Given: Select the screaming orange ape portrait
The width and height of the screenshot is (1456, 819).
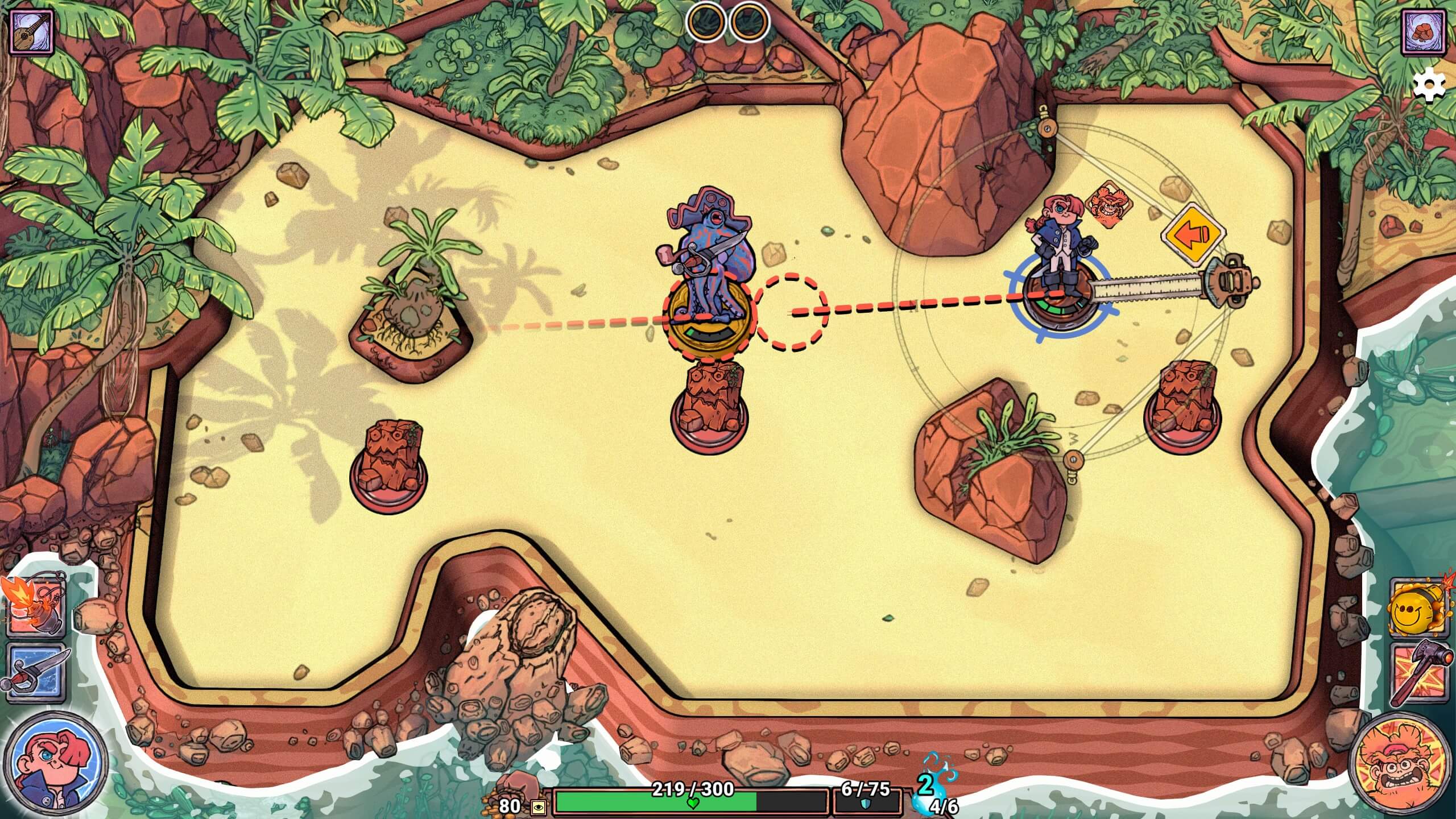Looking at the screenshot, I should [1398, 762].
